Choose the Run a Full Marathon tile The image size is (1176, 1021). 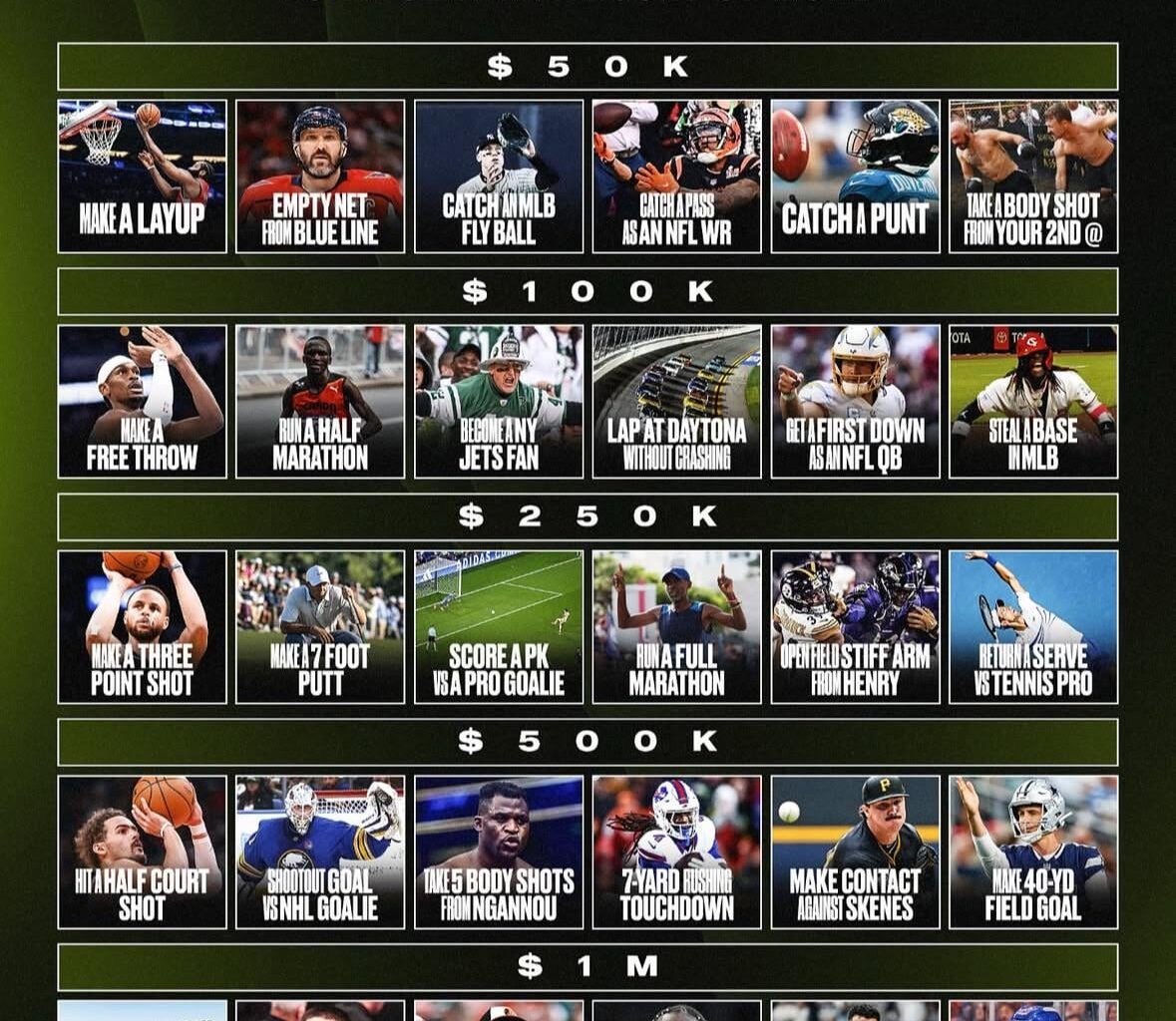tap(676, 627)
